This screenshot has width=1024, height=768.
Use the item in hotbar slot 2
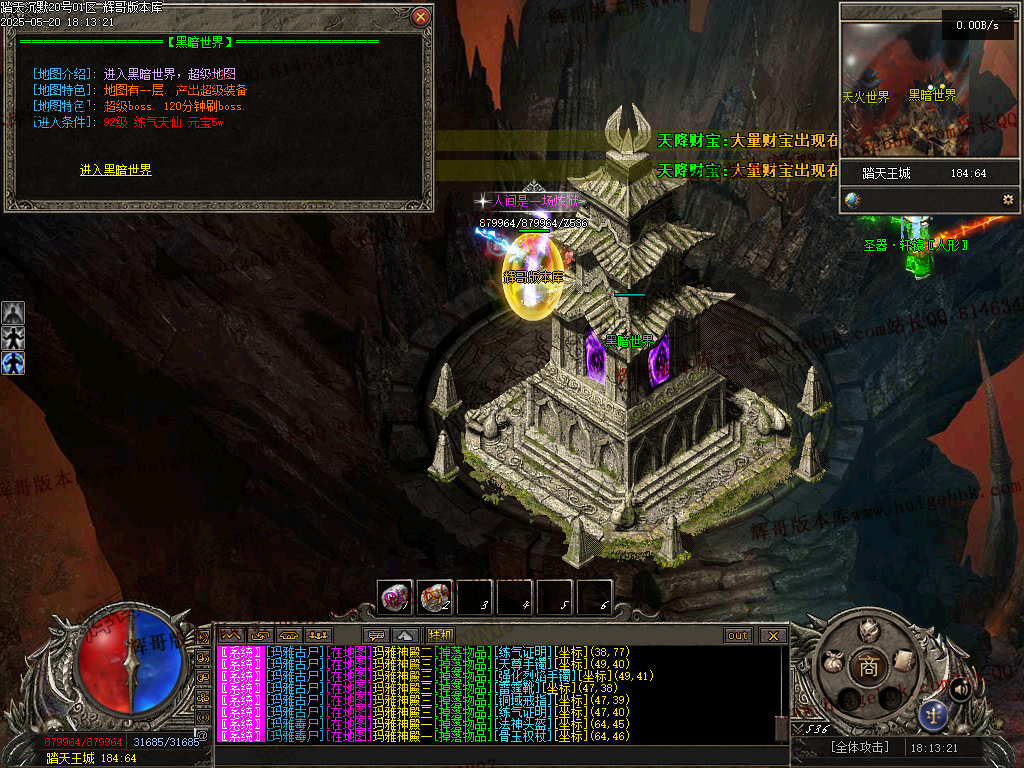pos(434,598)
